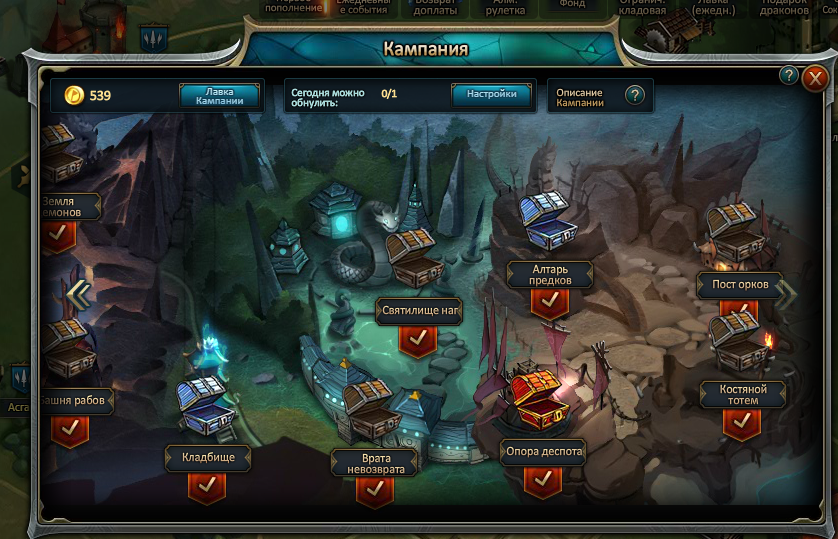Open the Лавка Кампании shop
Screen dimensions: 838x539
(220, 95)
